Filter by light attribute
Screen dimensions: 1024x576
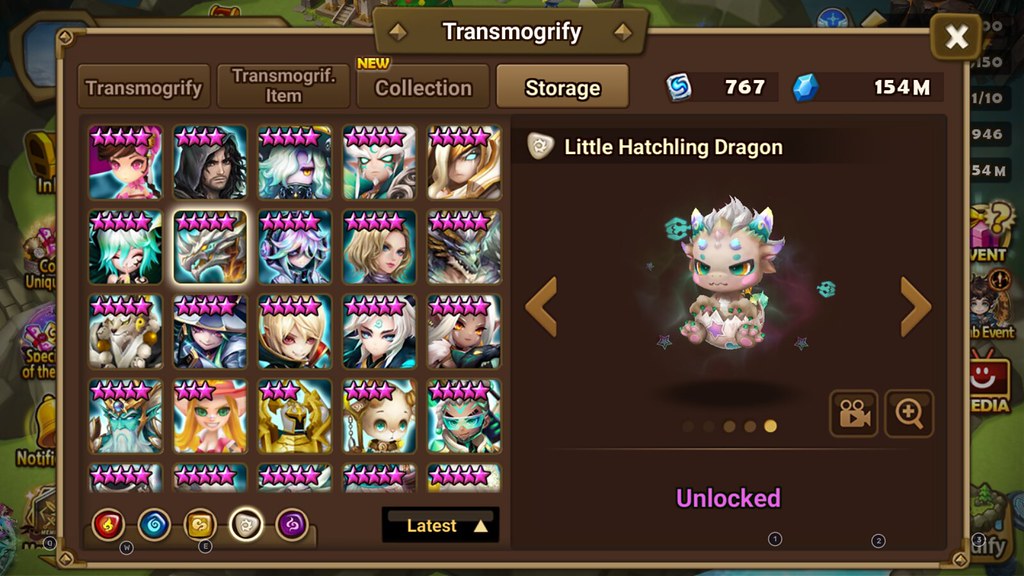[x=246, y=524]
